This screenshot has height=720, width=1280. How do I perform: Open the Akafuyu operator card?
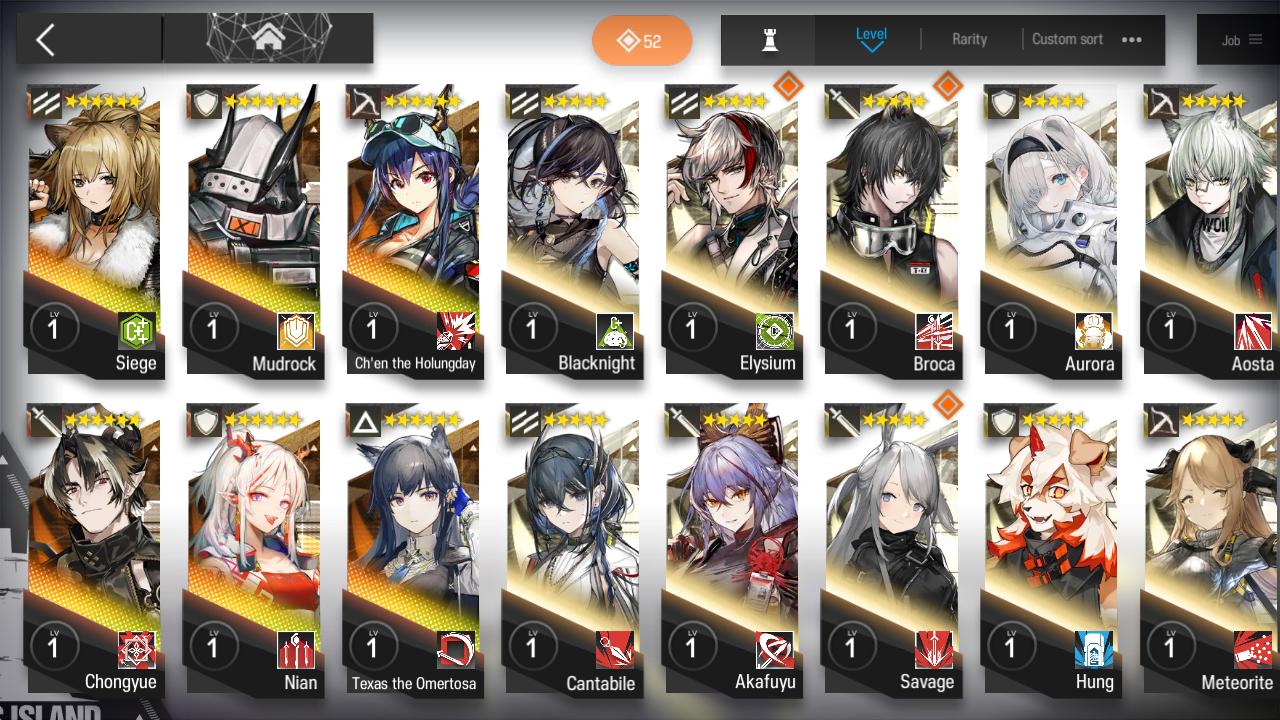pyautogui.click(x=733, y=550)
